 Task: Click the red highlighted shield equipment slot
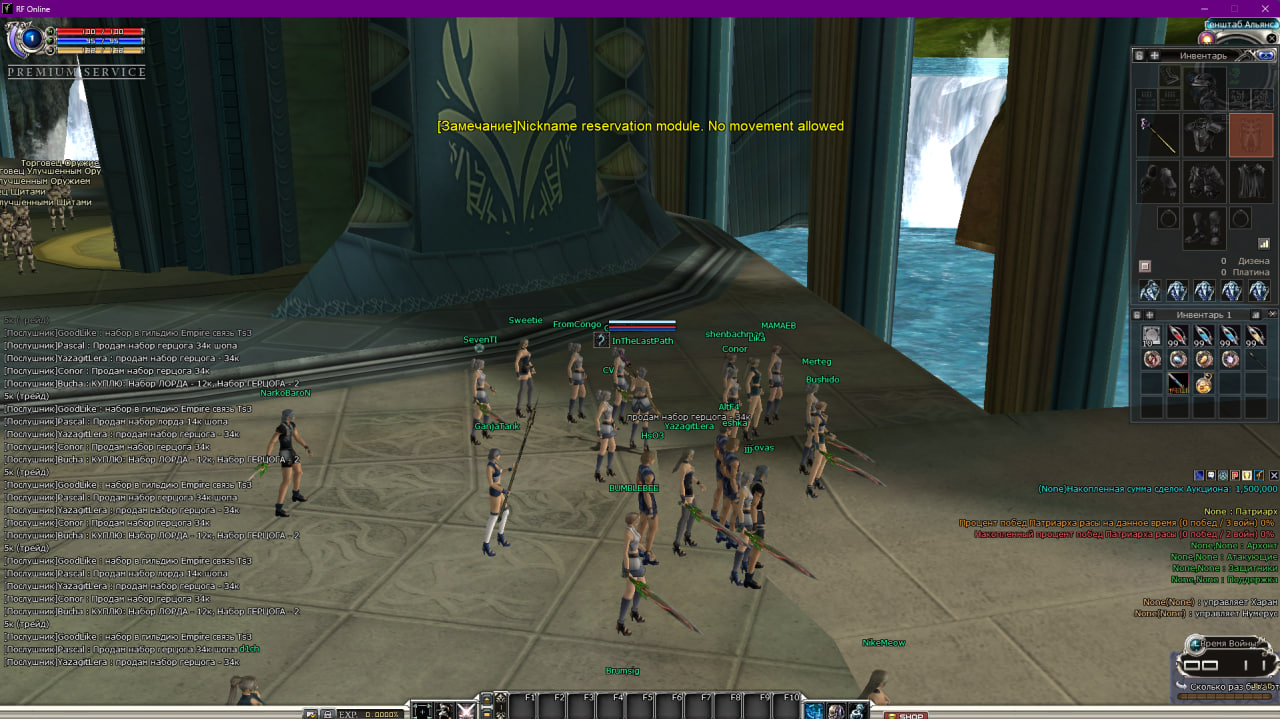[x=1250, y=135]
